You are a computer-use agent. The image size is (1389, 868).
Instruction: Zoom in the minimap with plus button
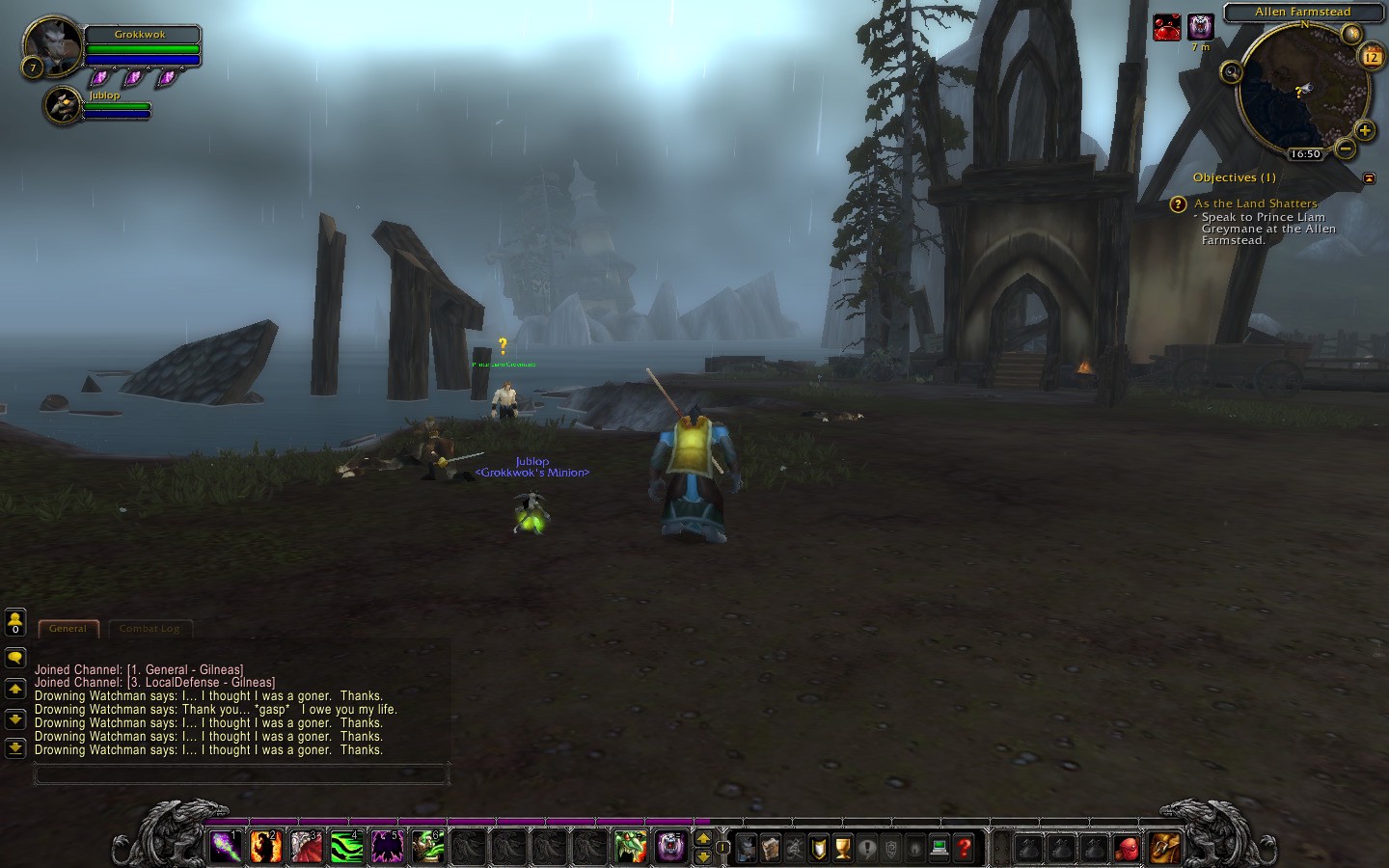pyautogui.click(x=1364, y=130)
